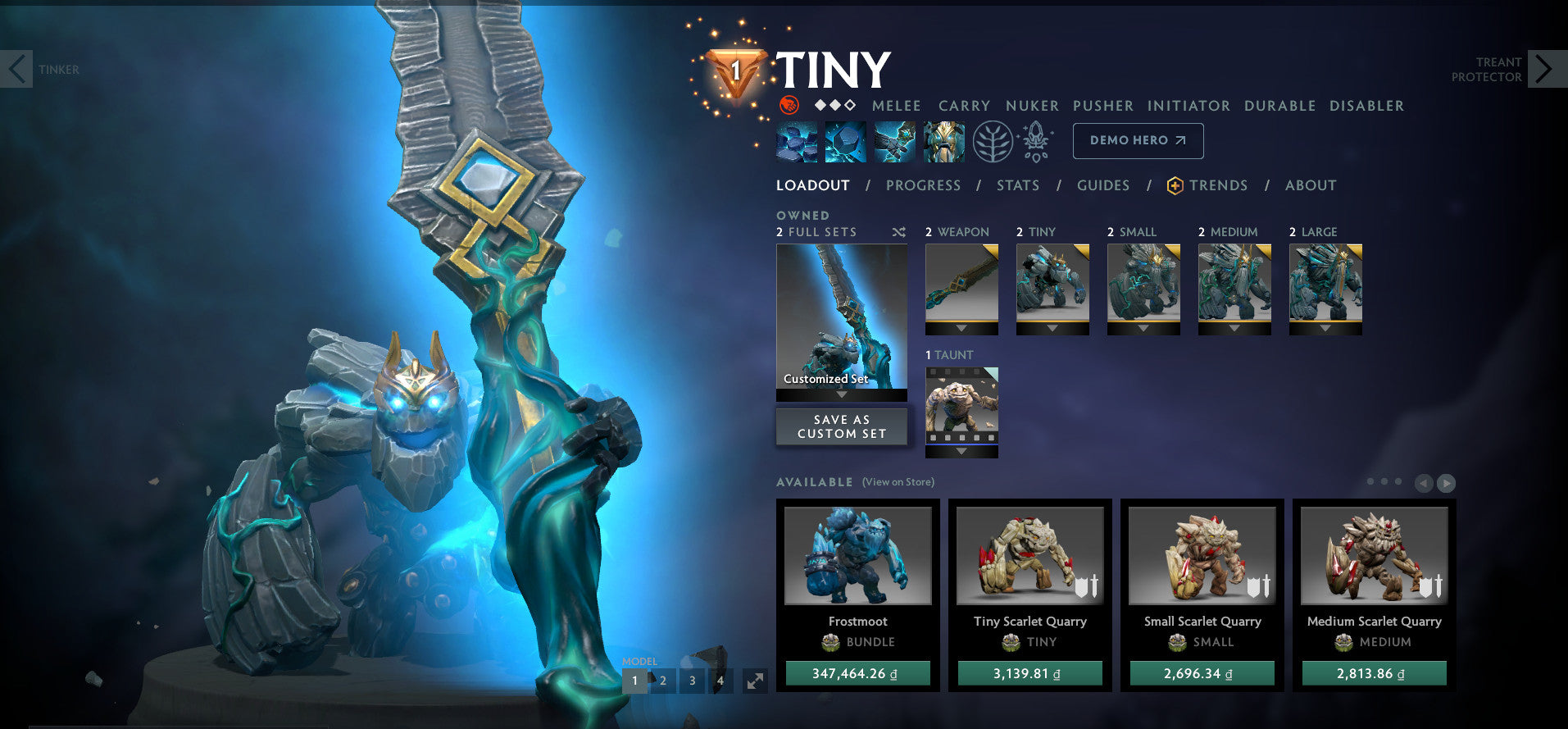Open the Guides tab
The image size is (1568, 729).
pyautogui.click(x=1103, y=185)
